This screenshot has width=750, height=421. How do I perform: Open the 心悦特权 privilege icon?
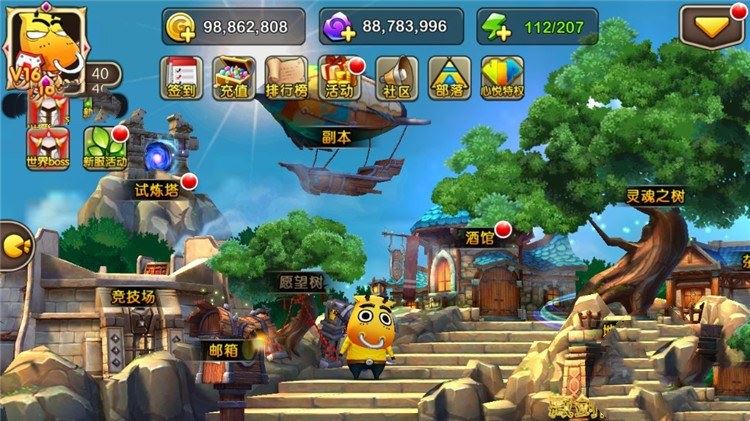click(502, 75)
